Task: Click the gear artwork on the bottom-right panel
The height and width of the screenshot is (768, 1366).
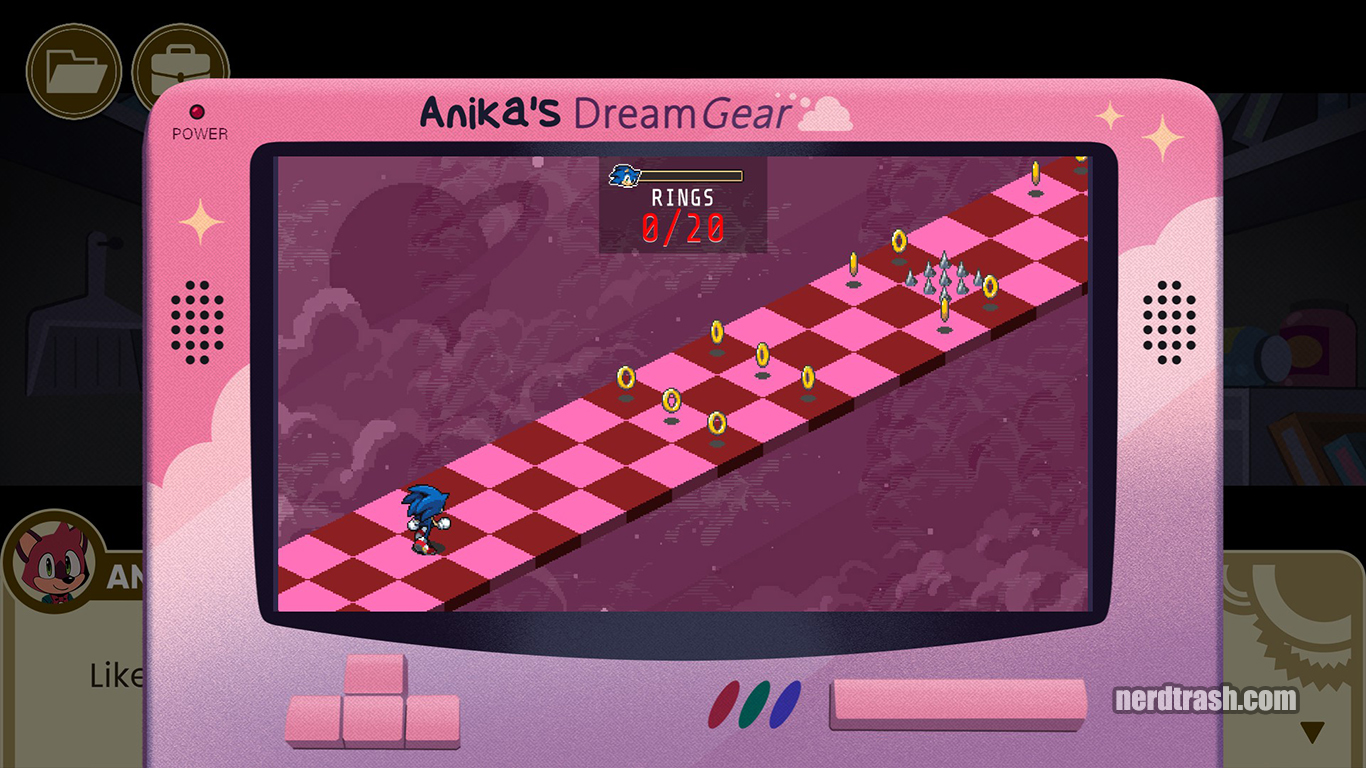Action: pos(1290,610)
